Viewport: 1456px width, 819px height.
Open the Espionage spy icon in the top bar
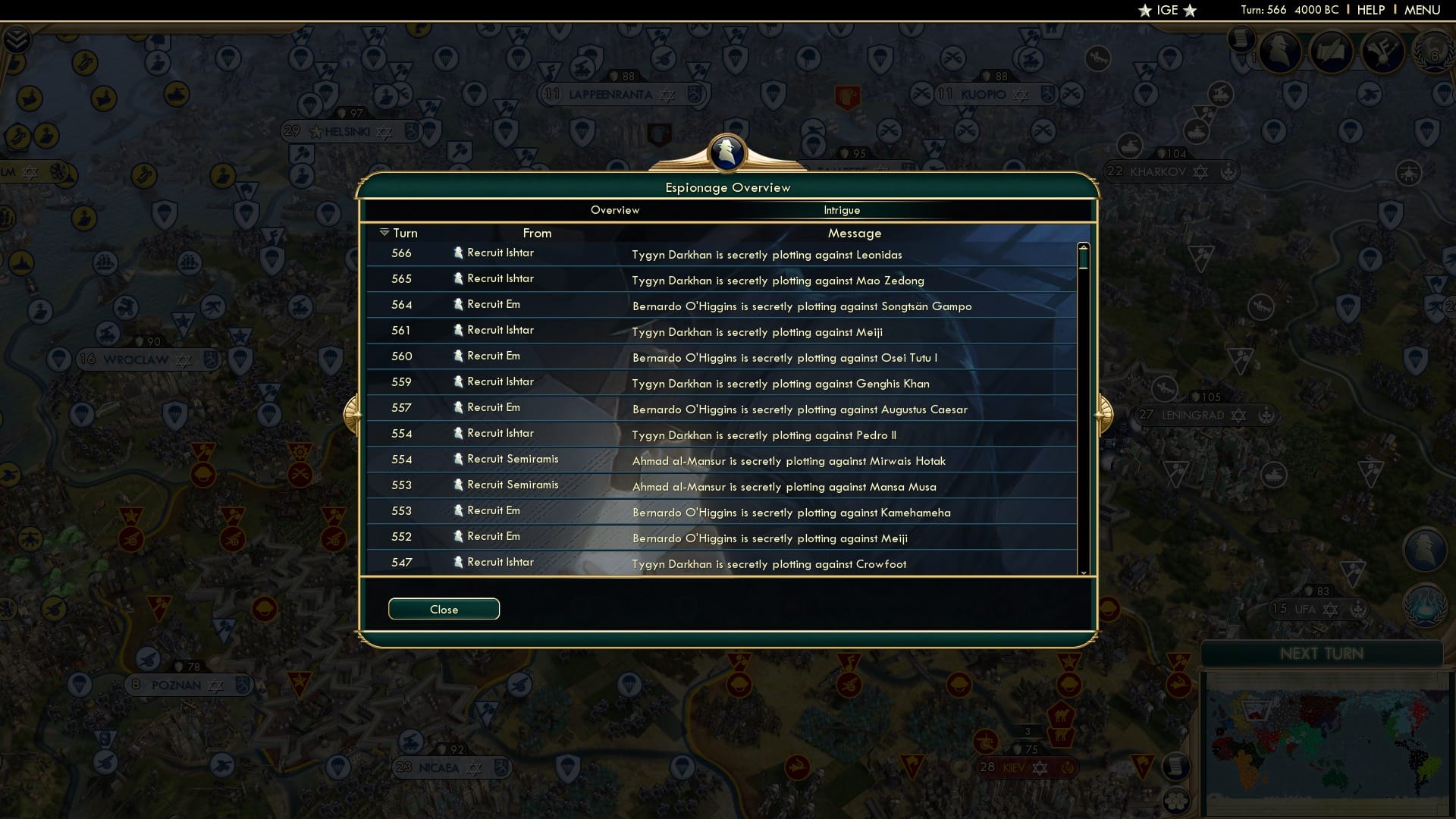point(1280,52)
